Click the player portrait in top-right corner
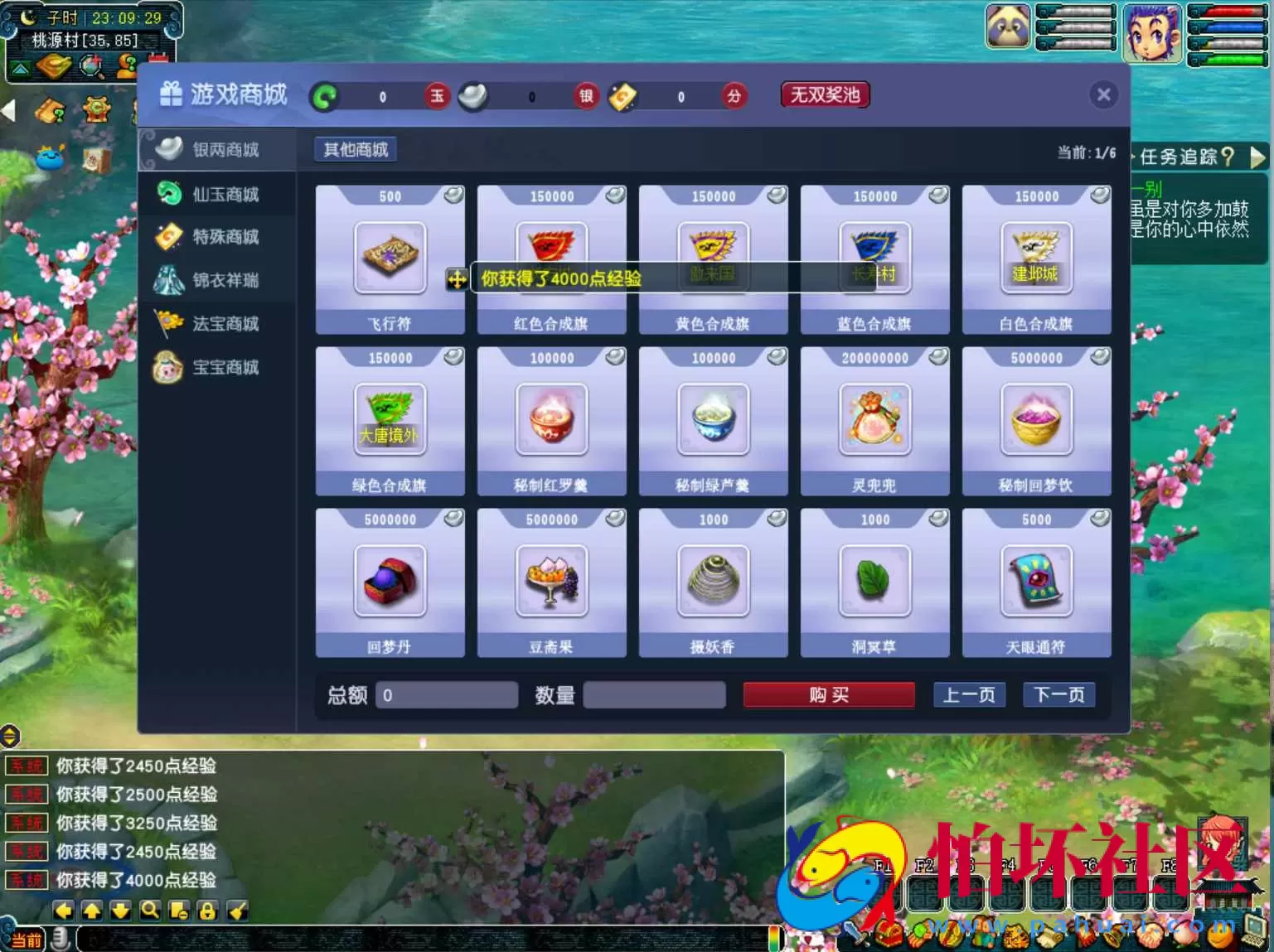This screenshot has height=952, width=1274. 1153,33
